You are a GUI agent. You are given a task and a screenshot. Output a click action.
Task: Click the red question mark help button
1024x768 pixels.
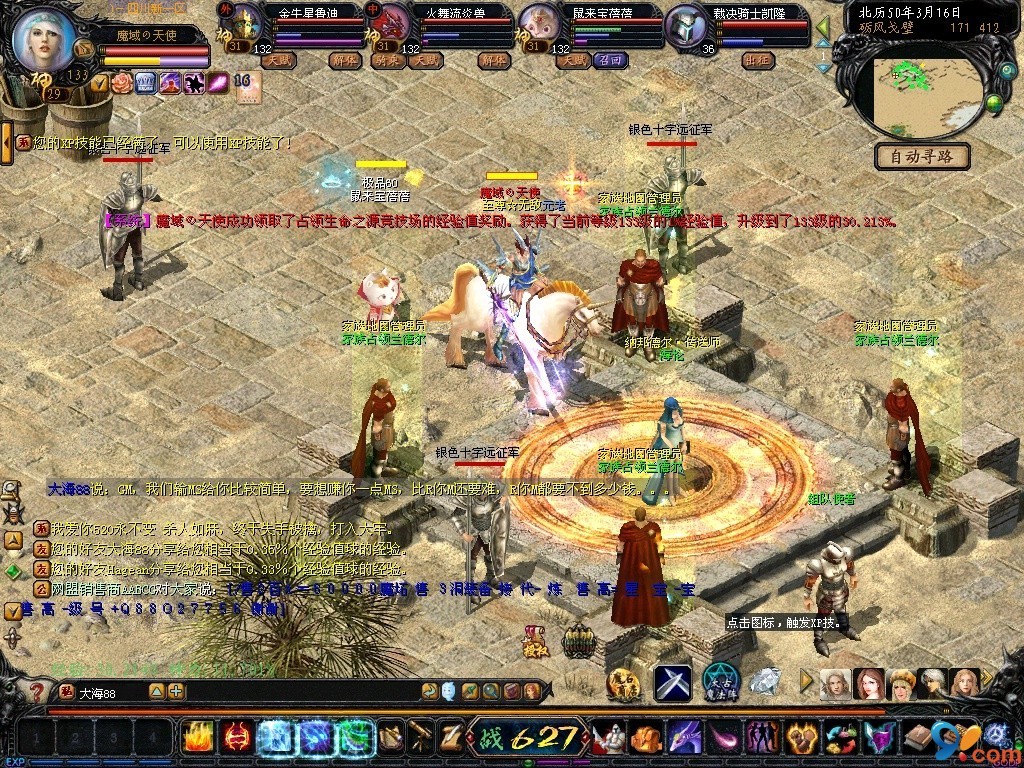point(36,691)
